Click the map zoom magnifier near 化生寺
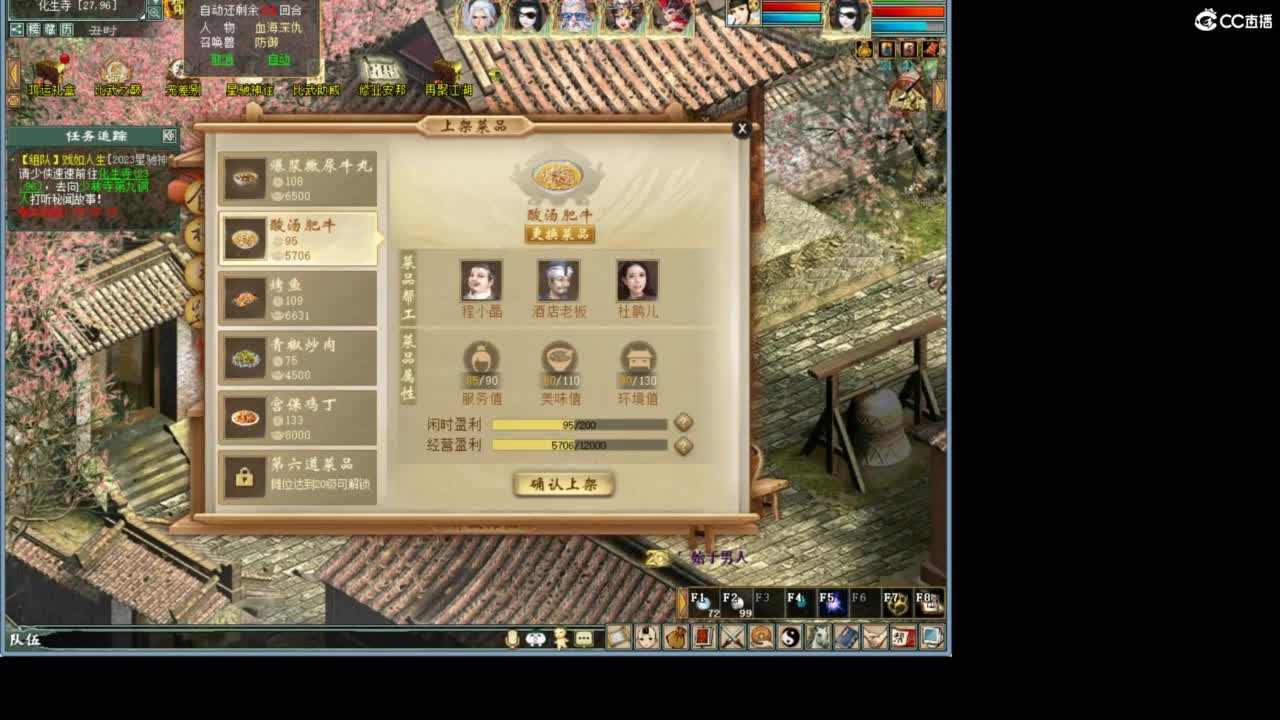Viewport: 1280px width, 720px height. 155,13
